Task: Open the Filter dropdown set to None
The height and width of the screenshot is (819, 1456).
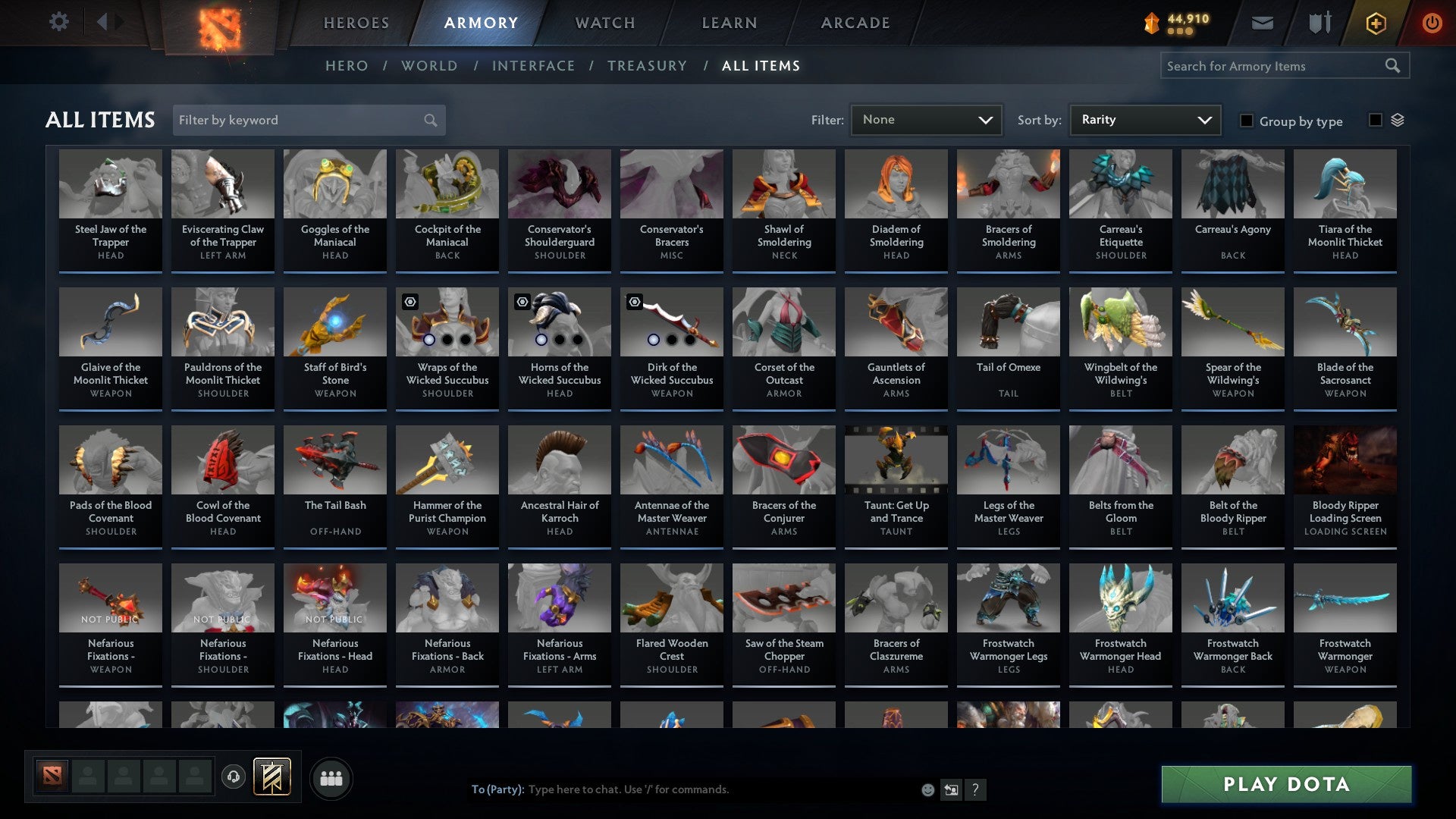Action: pos(926,120)
